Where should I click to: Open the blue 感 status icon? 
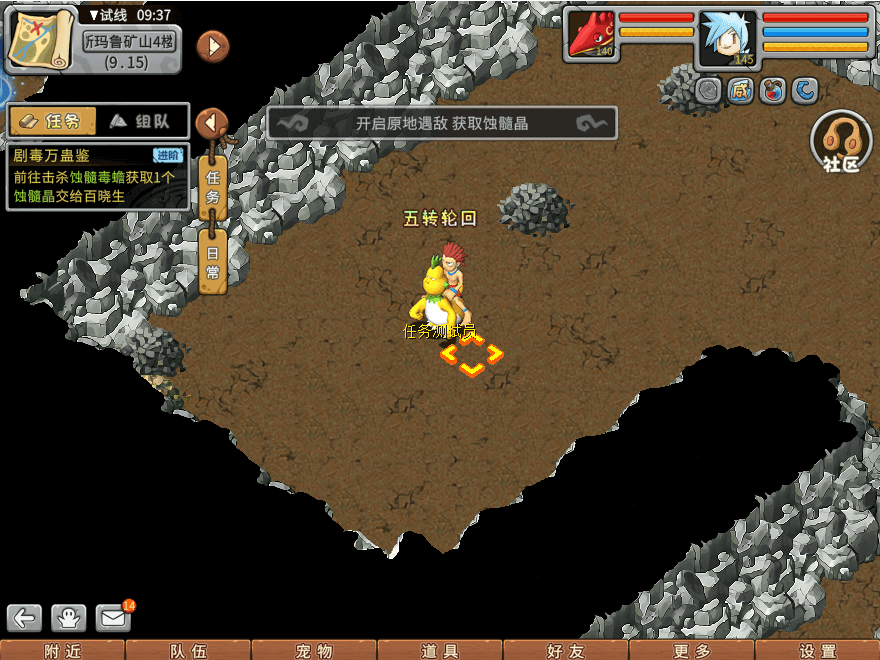coord(741,91)
